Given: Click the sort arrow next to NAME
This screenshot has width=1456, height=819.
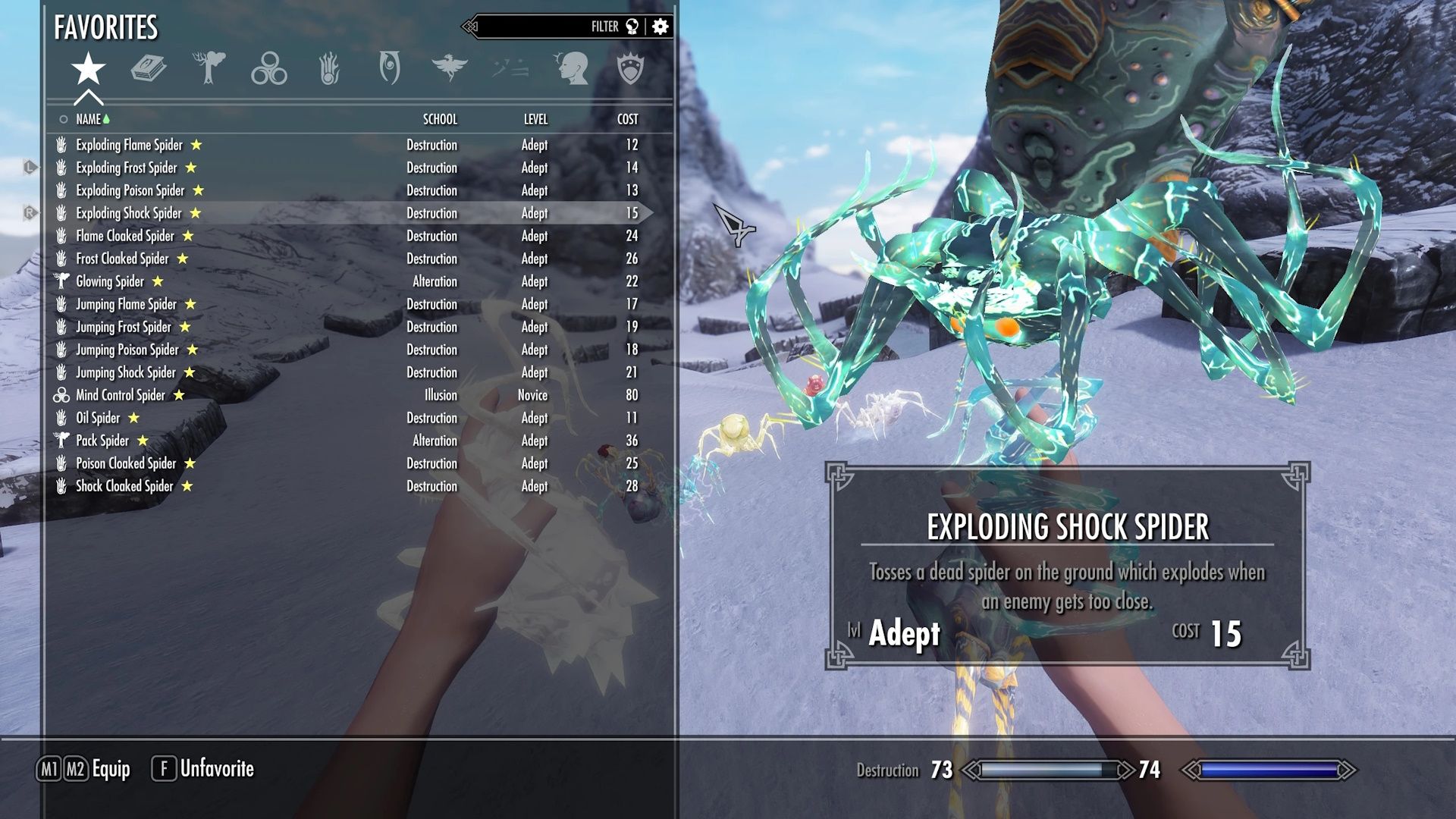Looking at the screenshot, I should coord(105,119).
